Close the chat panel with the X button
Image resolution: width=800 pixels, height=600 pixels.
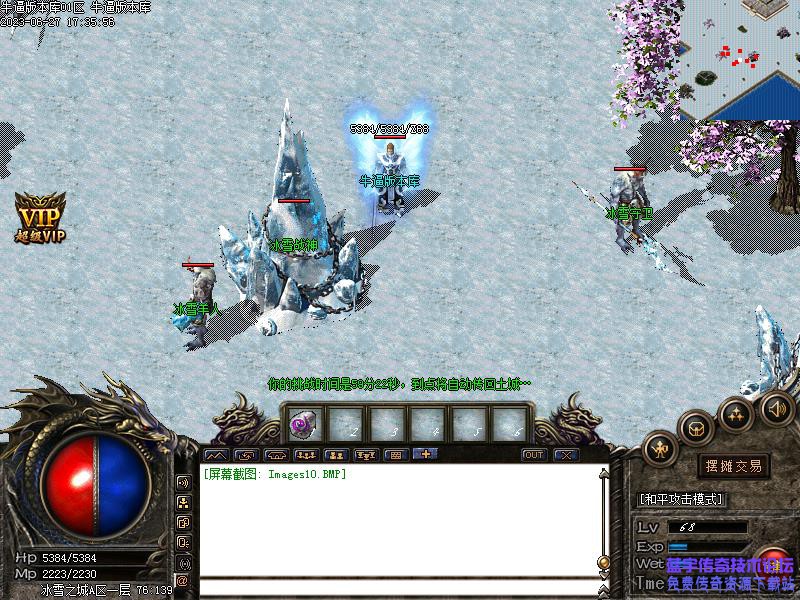(x=566, y=455)
